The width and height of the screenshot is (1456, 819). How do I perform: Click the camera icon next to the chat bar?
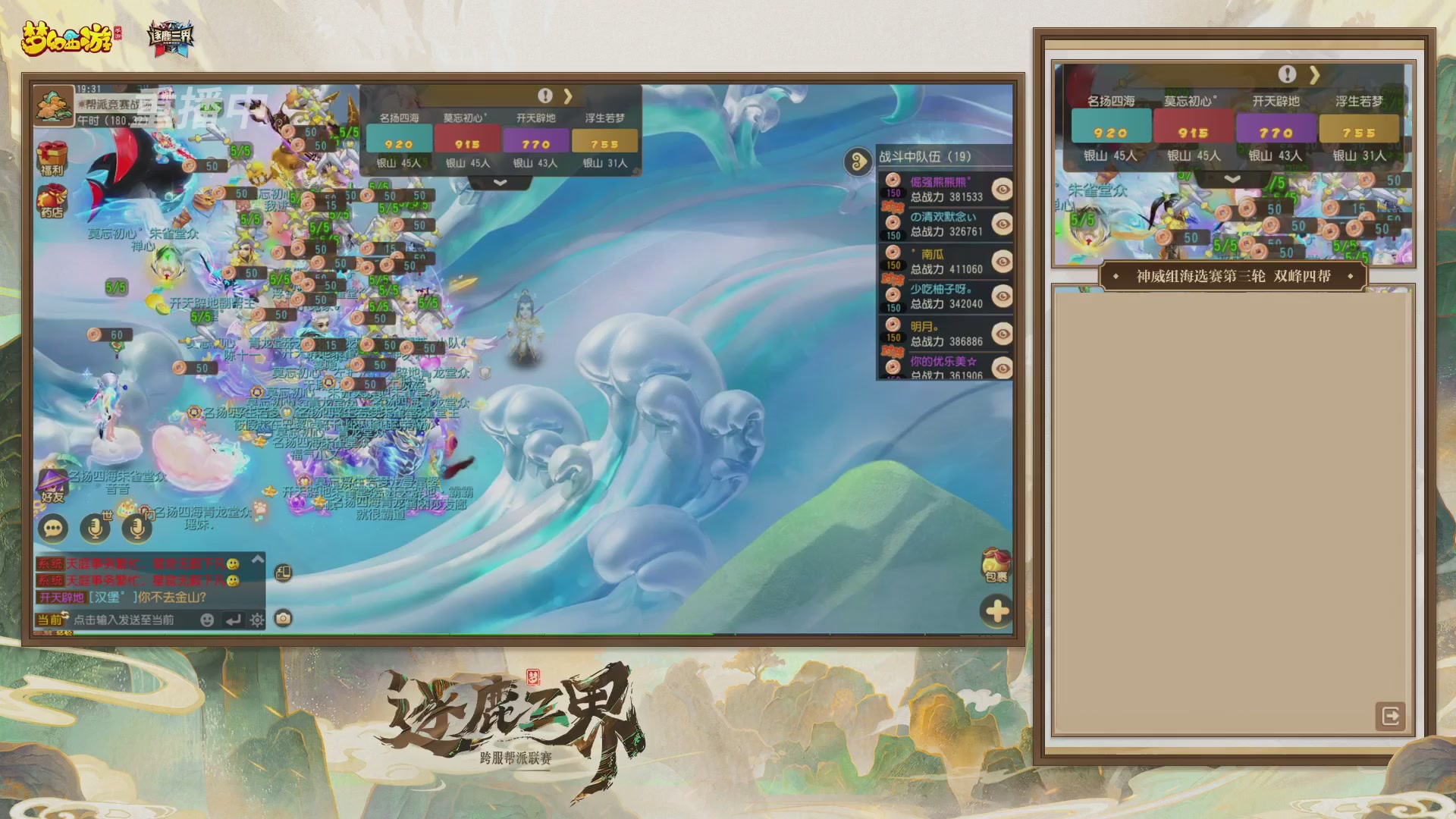point(282,617)
